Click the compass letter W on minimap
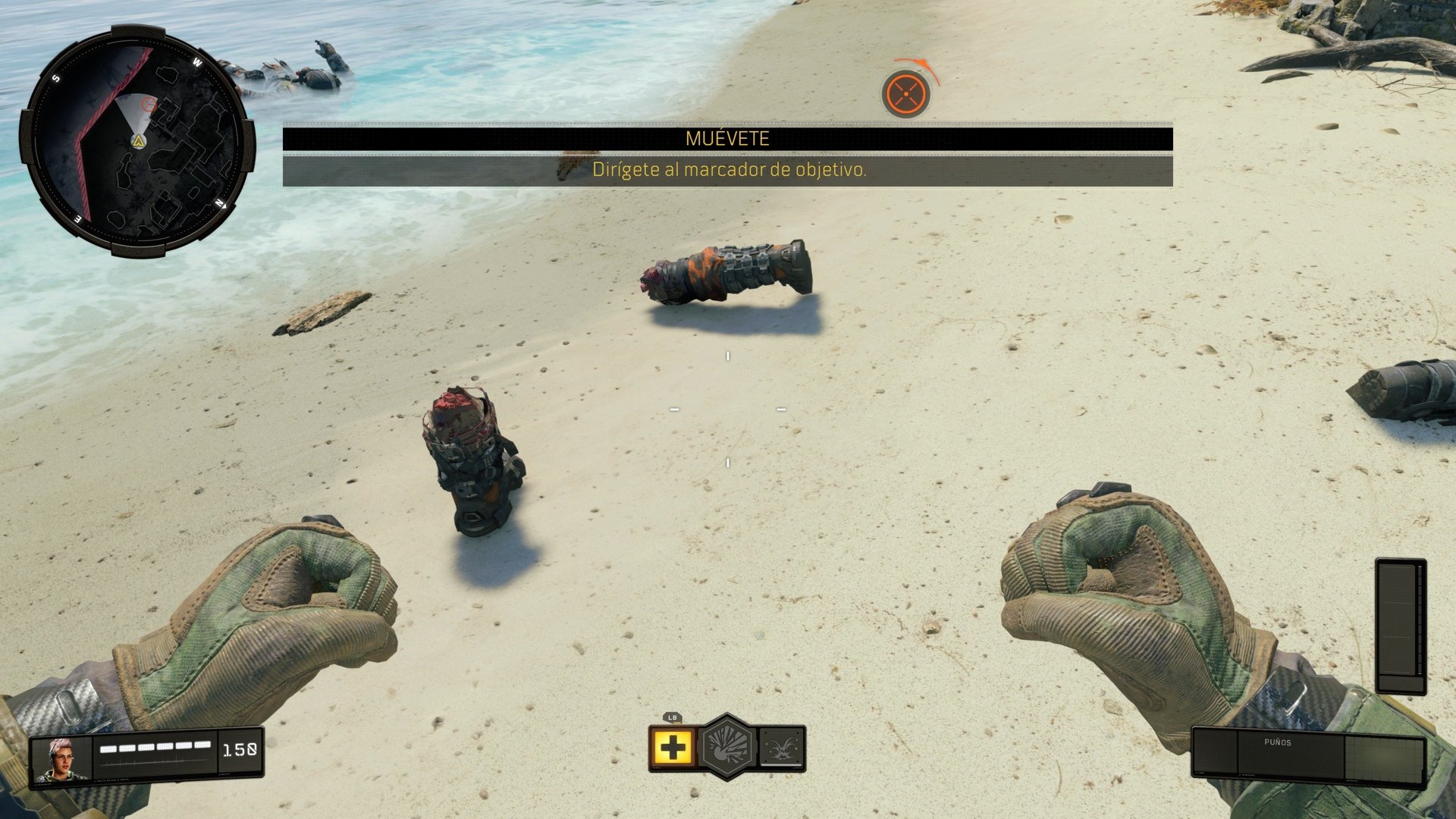Image resolution: width=1456 pixels, height=819 pixels. pyautogui.click(x=196, y=63)
